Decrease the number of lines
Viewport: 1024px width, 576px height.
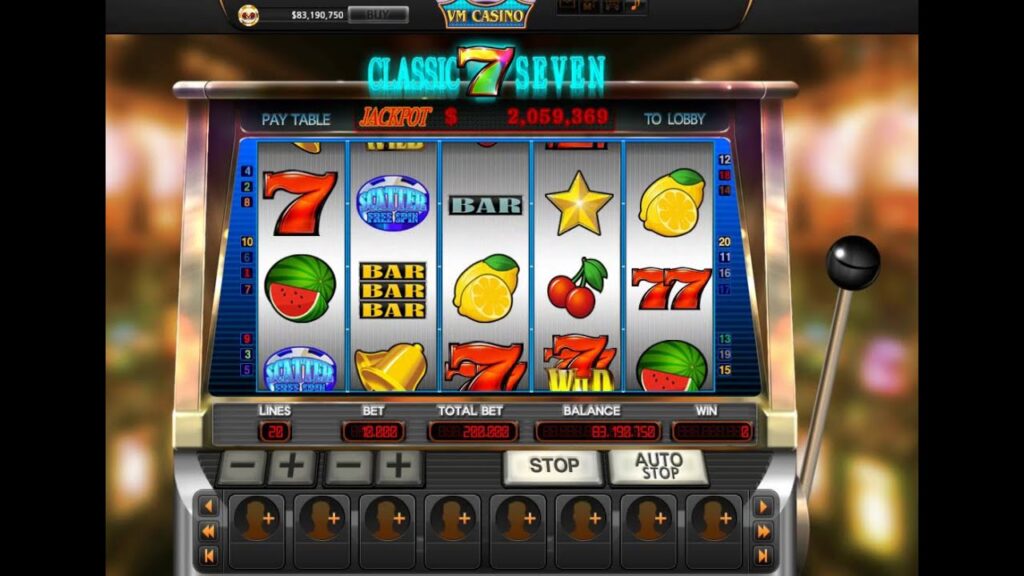point(242,466)
